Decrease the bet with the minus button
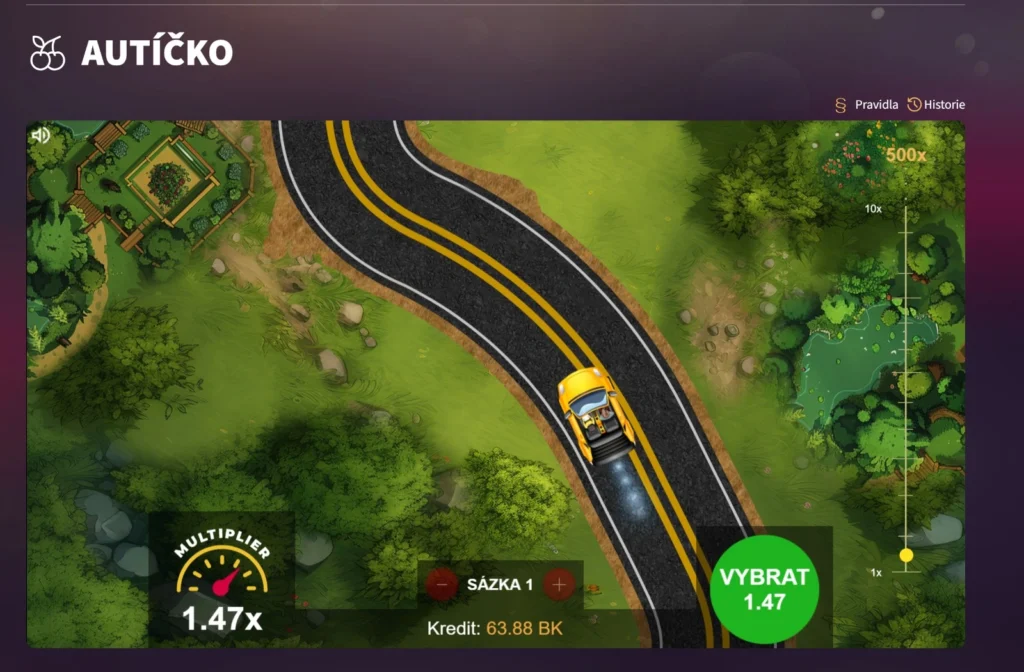The height and width of the screenshot is (672, 1024). pyautogui.click(x=442, y=584)
